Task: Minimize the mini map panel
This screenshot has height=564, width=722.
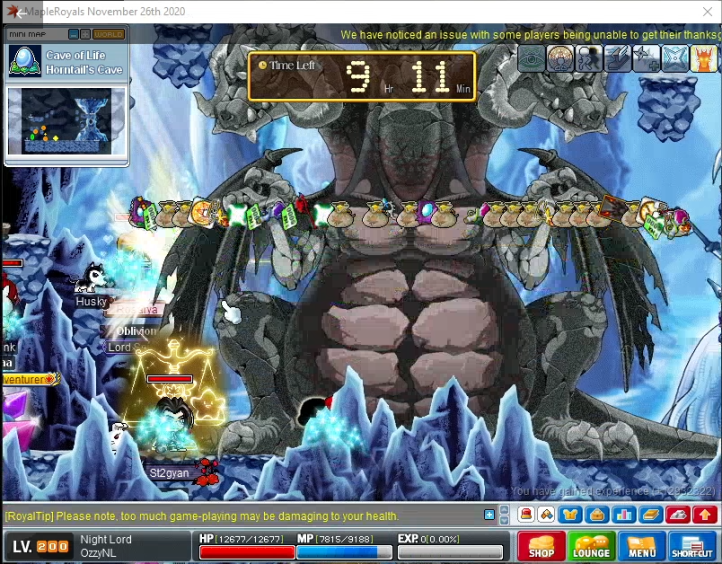Action: click(73, 34)
